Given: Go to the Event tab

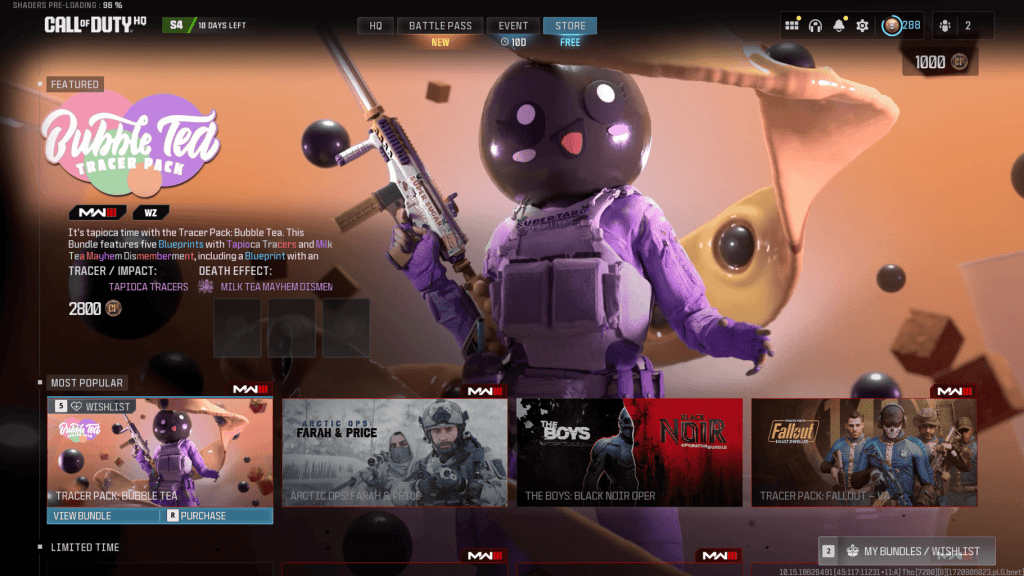Looking at the screenshot, I should (513, 25).
